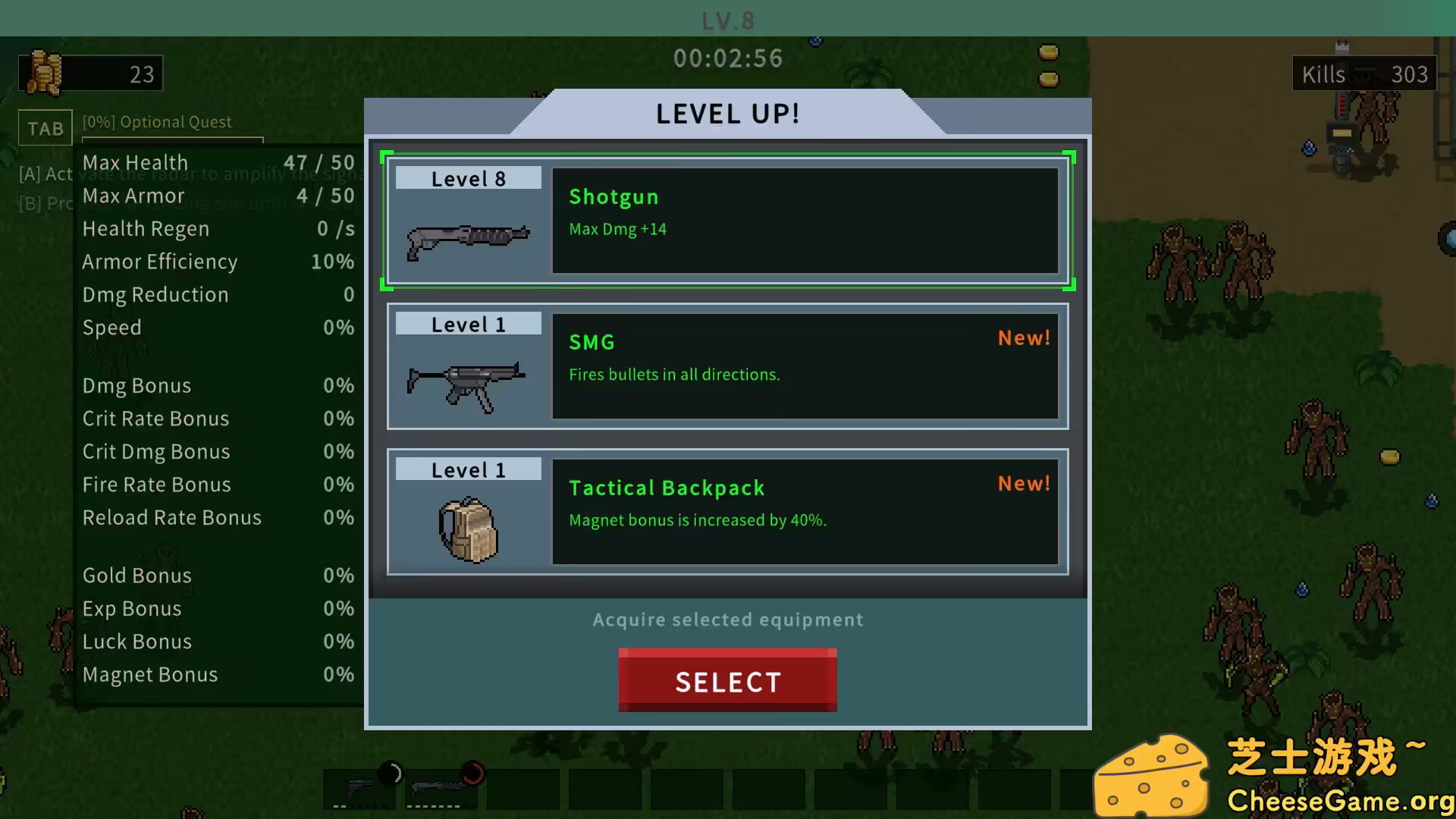Screen dimensions: 1456x819
Task: Select the new SMG equipment option
Action: [804, 366]
